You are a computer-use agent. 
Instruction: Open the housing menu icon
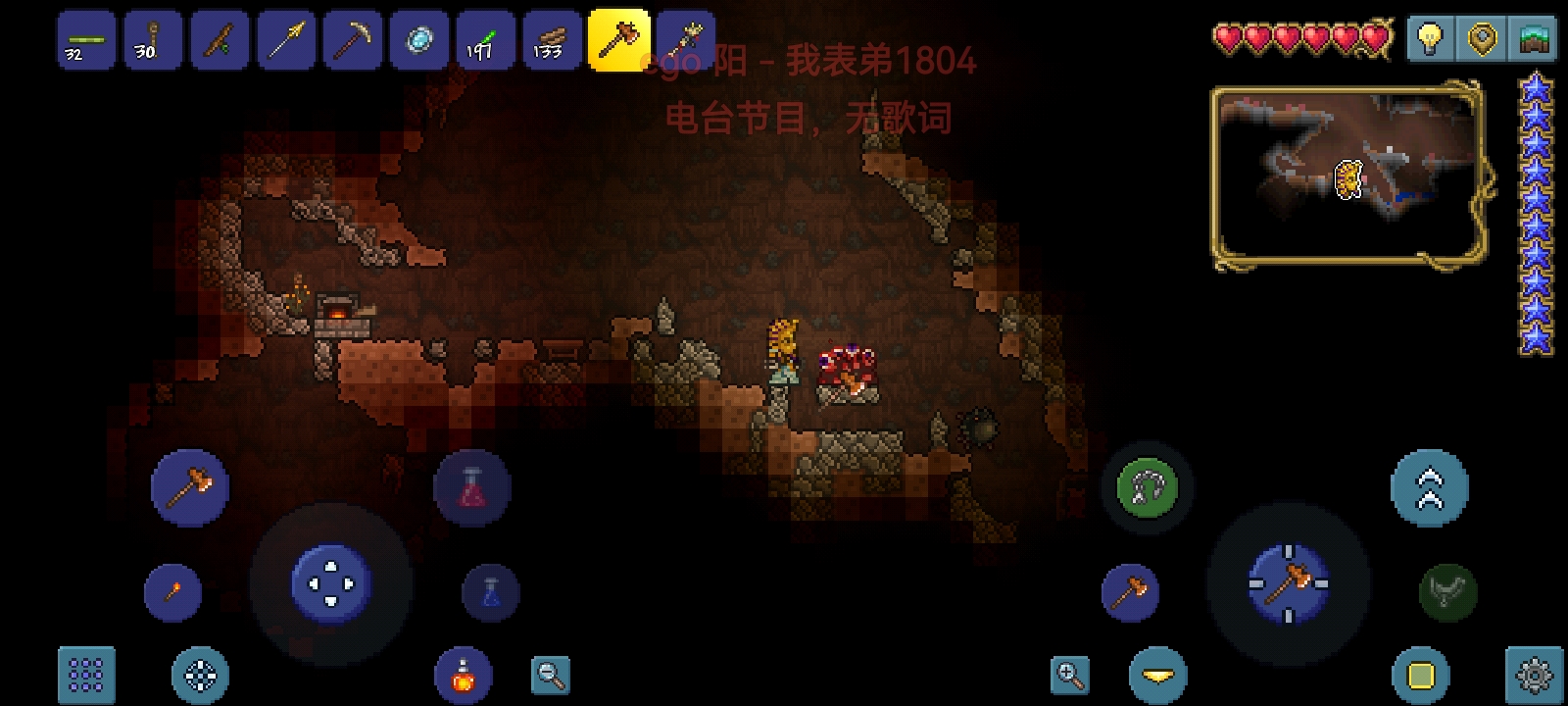[x=1533, y=39]
